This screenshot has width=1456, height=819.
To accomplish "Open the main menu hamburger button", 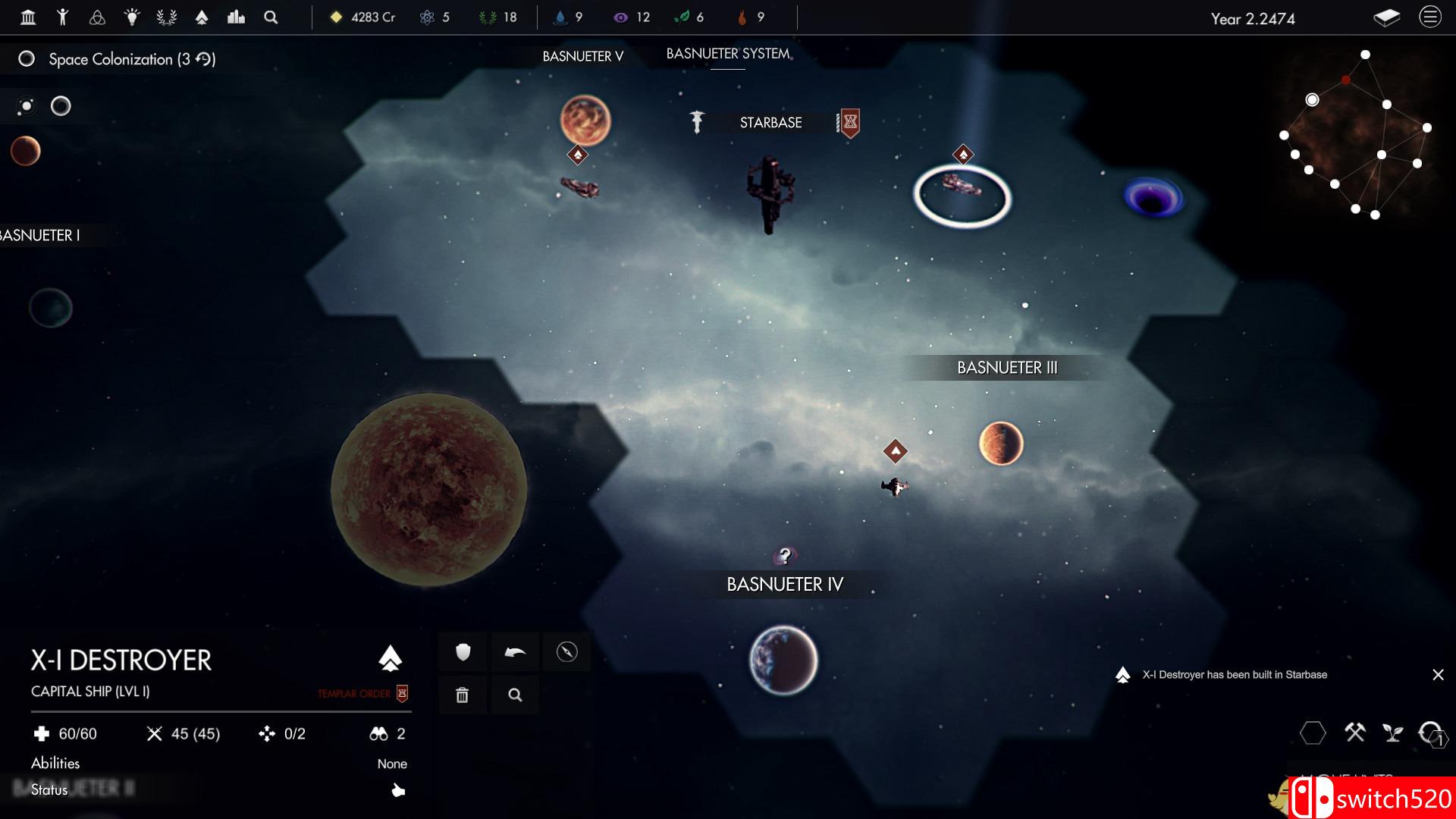I will click(1429, 17).
